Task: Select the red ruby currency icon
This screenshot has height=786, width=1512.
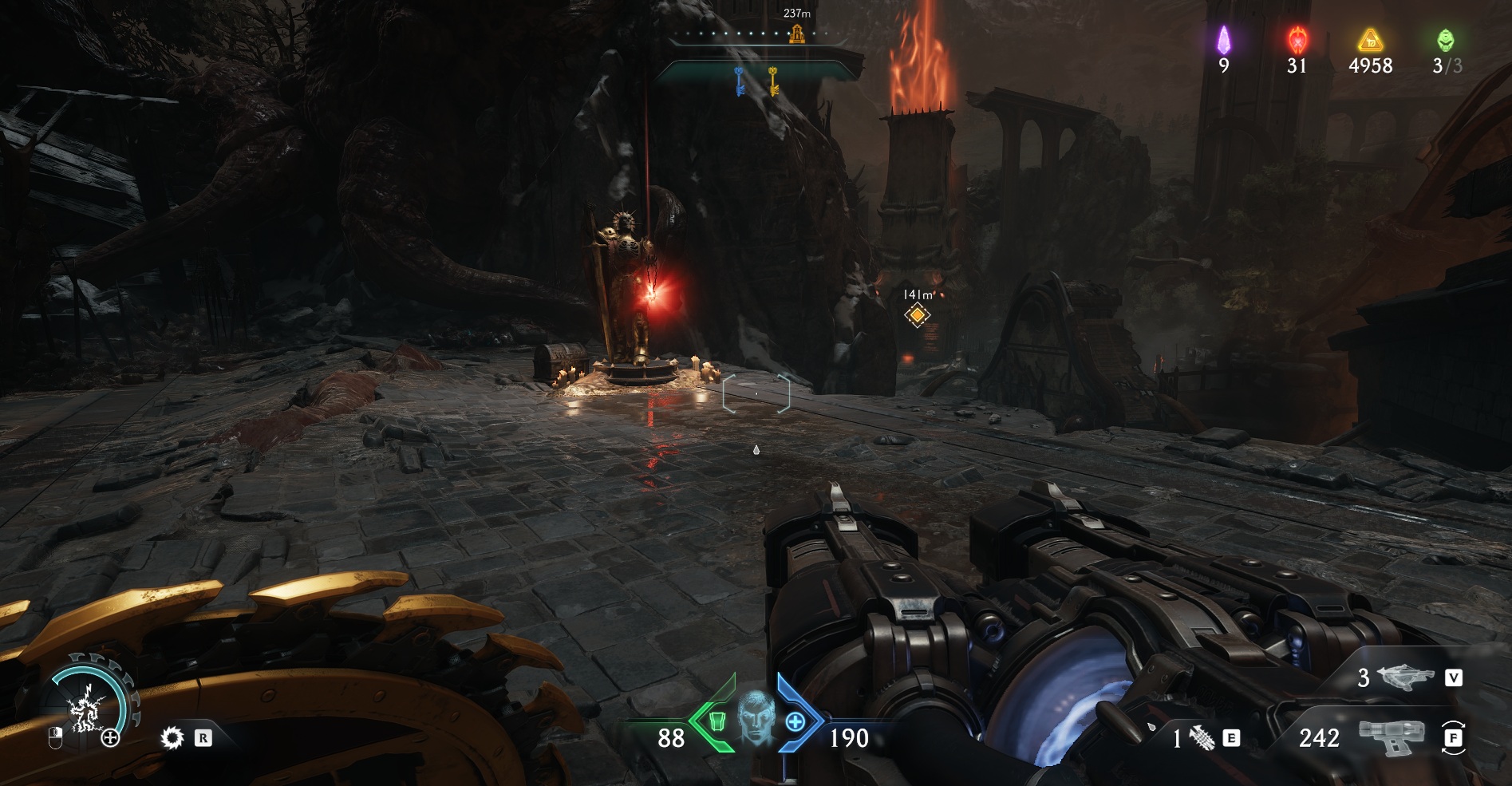Action: (1297, 40)
